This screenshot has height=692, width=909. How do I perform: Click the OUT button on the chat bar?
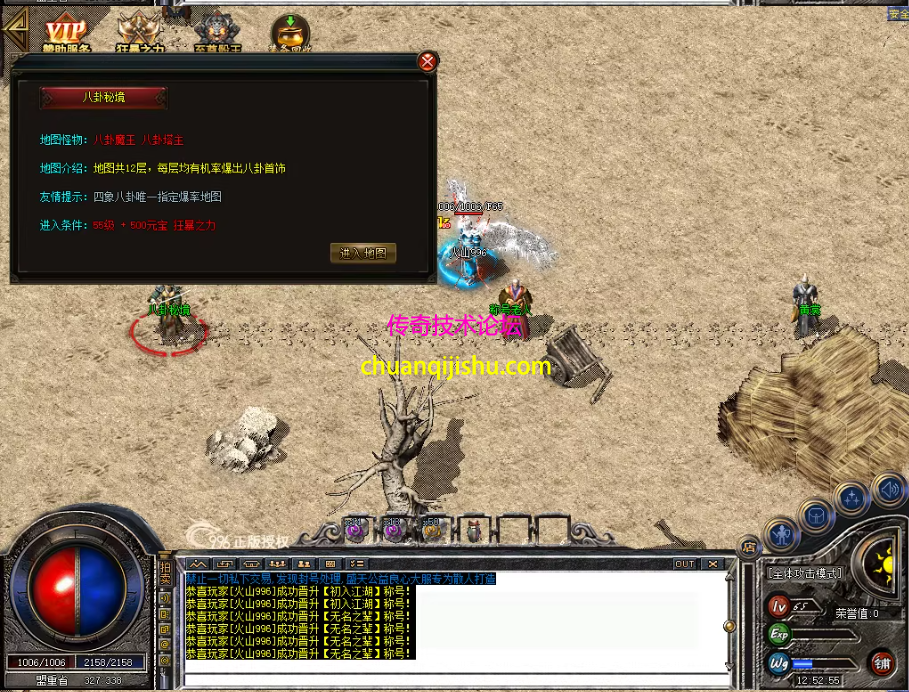(684, 564)
